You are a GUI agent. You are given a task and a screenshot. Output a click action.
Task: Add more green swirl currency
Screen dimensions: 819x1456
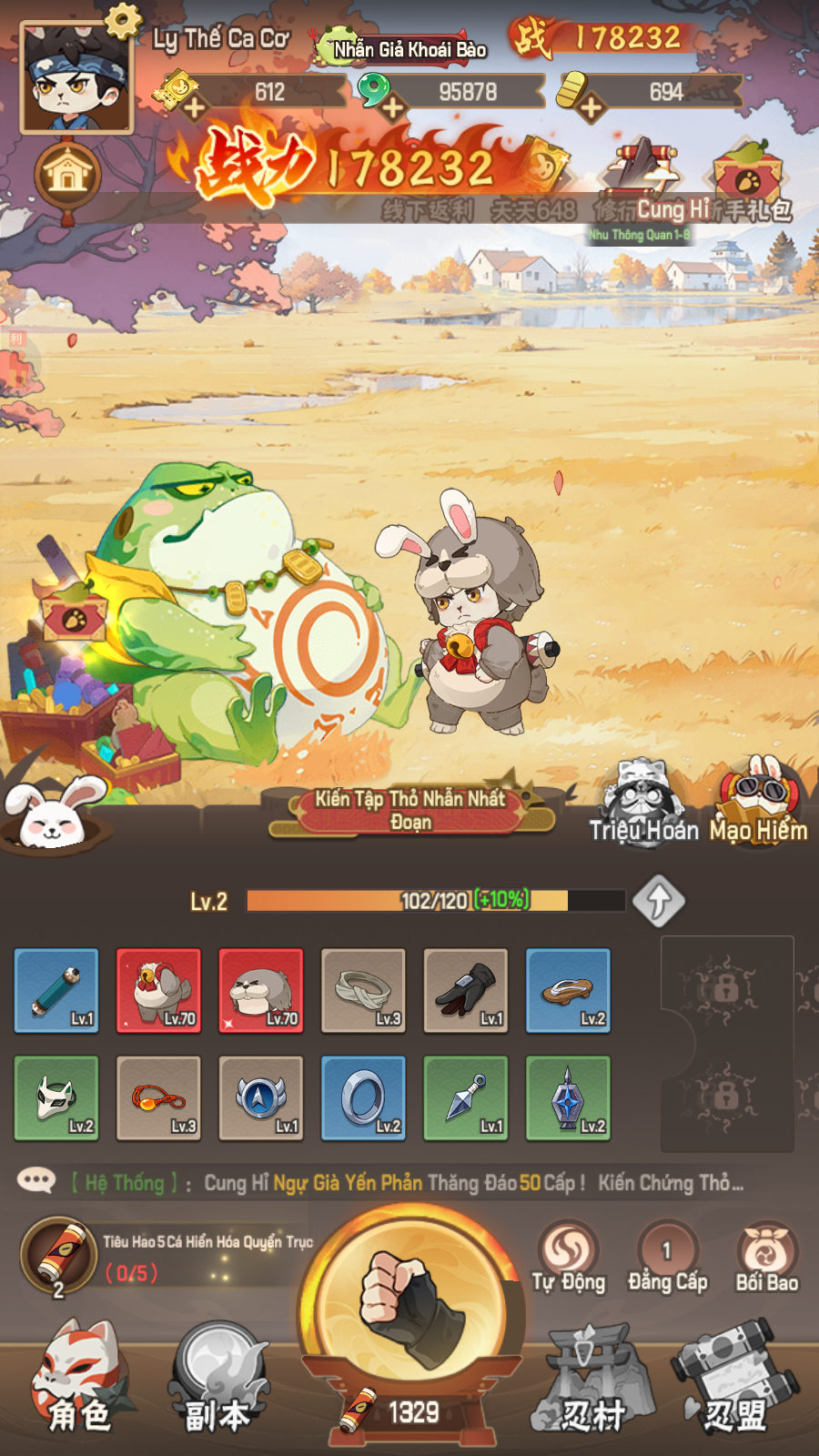pos(392,108)
